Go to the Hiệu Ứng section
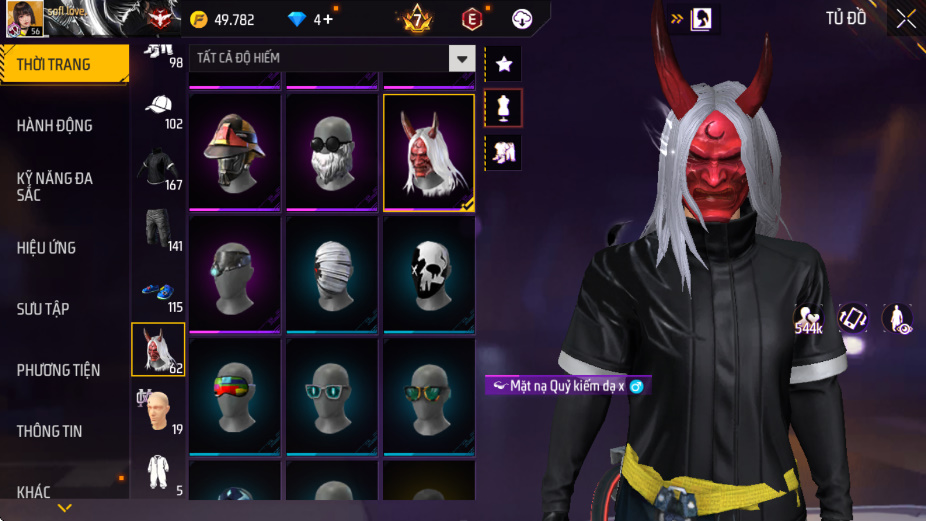Screen dimensions: 926x521 pos(64,247)
